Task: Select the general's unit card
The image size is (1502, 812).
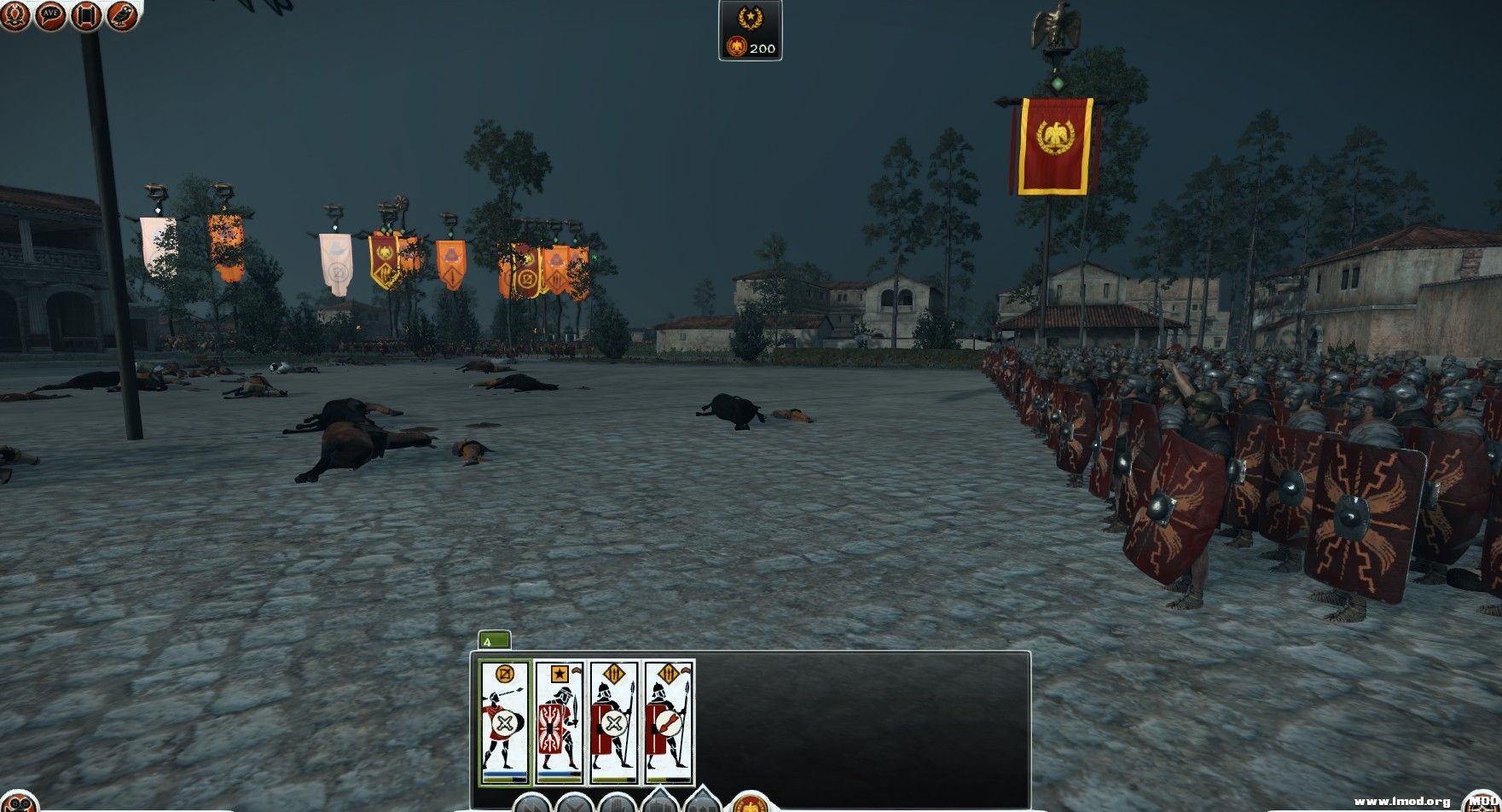Action: click(560, 721)
